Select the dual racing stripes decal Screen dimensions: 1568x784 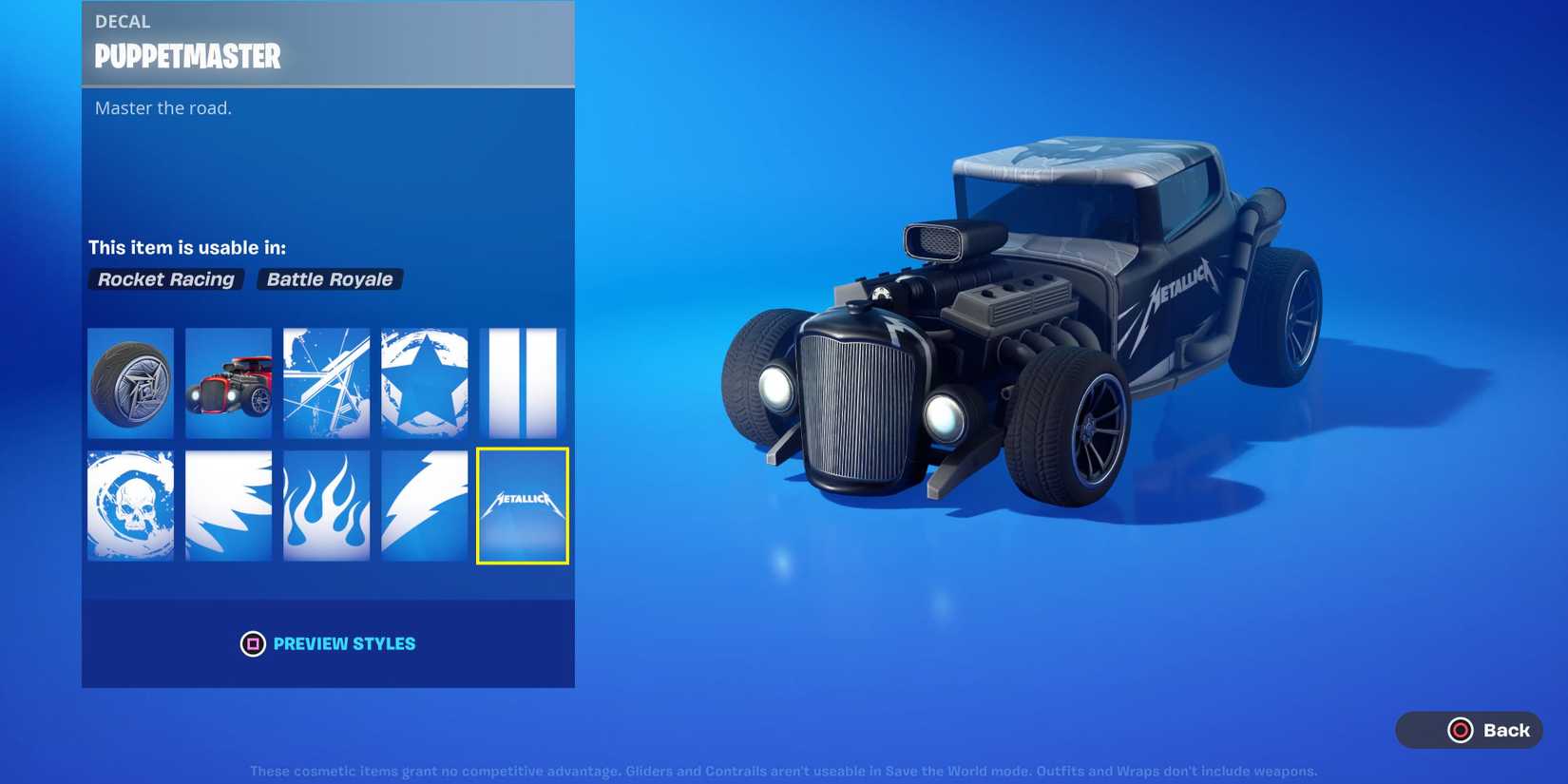coord(522,383)
